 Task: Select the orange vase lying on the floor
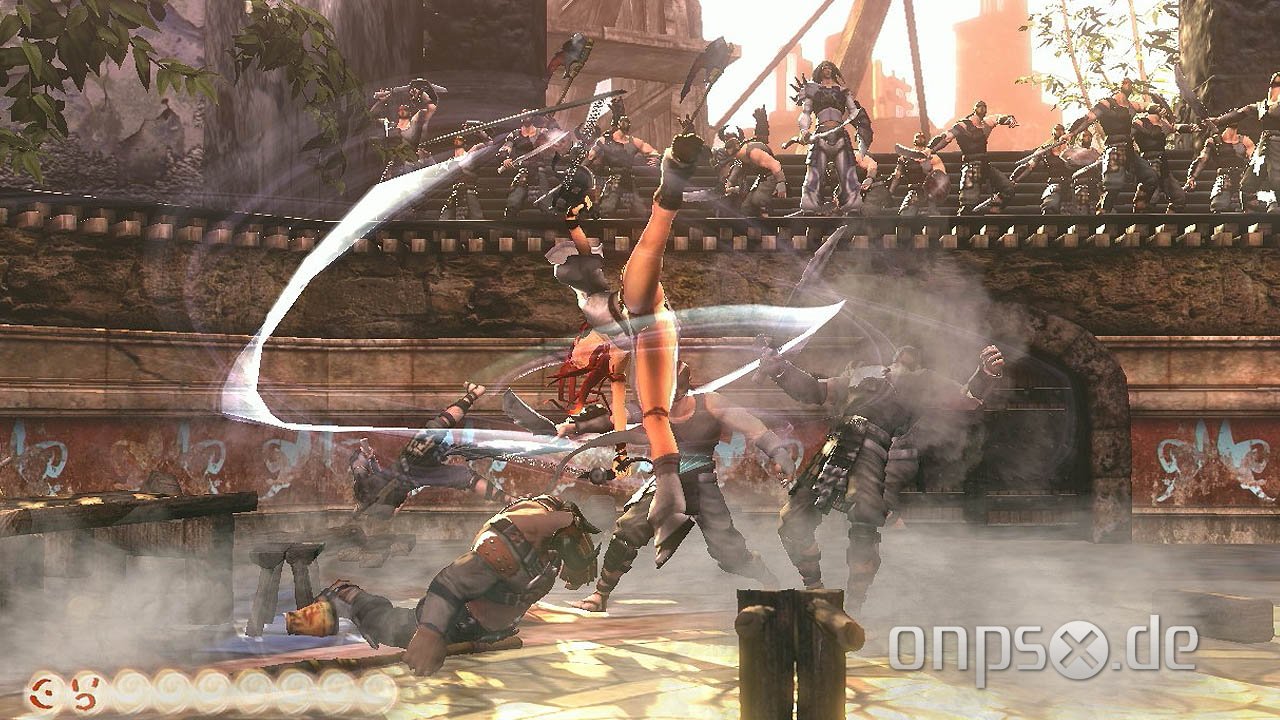[x=310, y=618]
